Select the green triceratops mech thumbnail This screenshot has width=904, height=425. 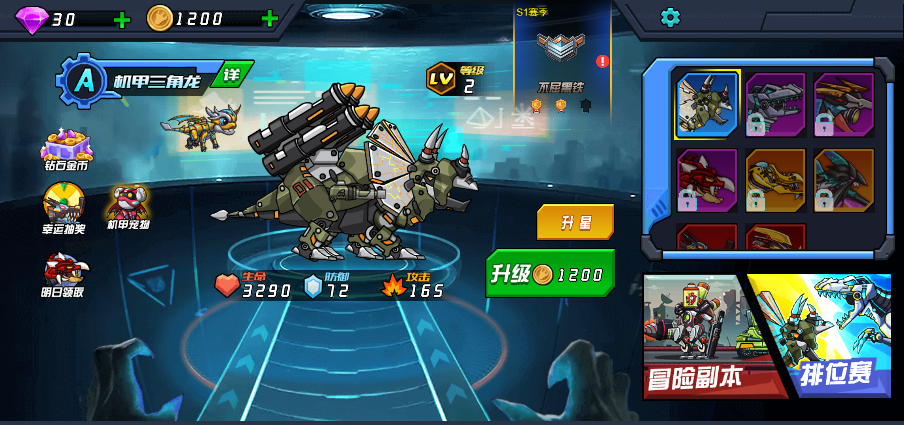click(x=707, y=103)
